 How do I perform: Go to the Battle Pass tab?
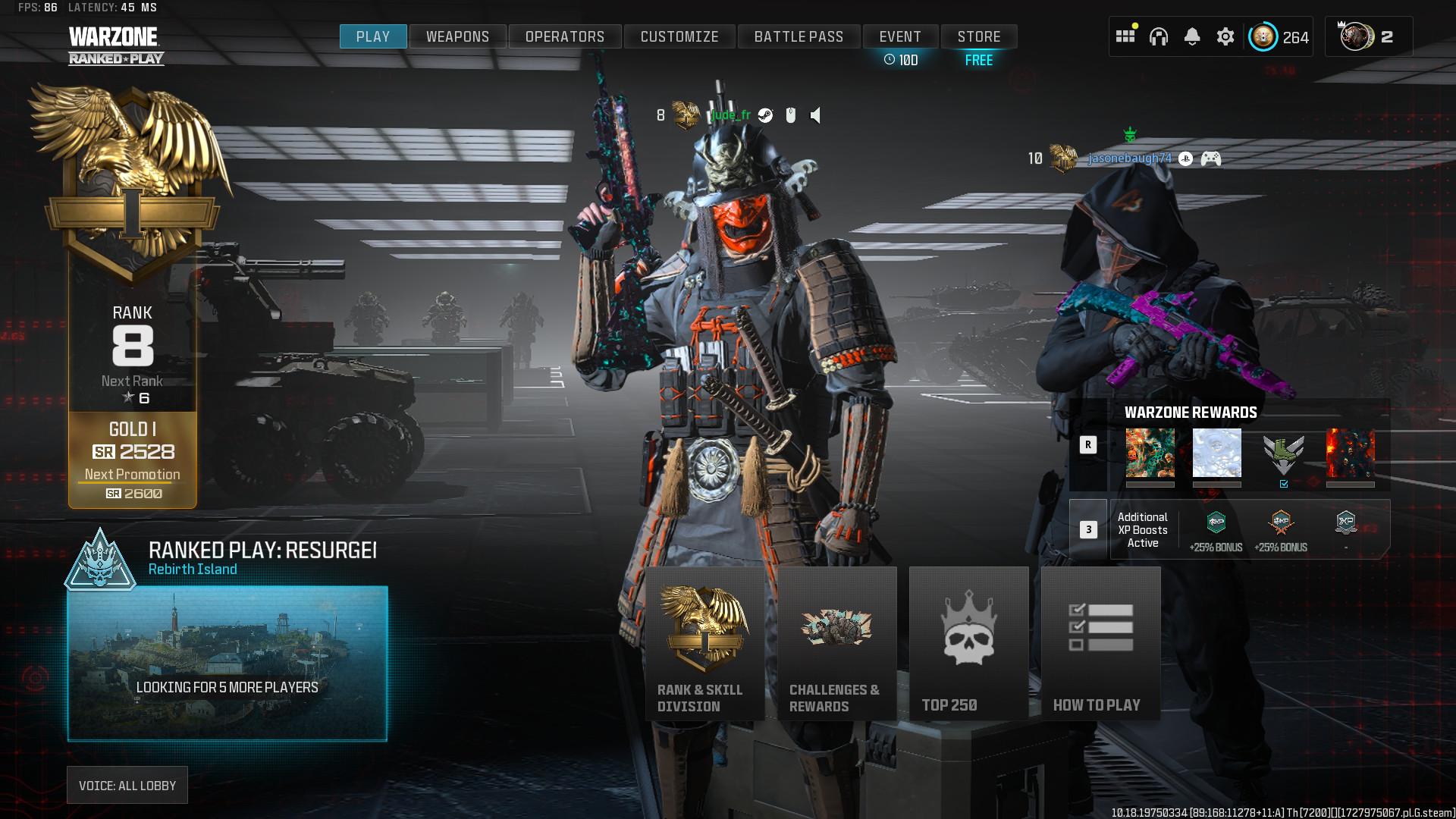click(x=799, y=36)
